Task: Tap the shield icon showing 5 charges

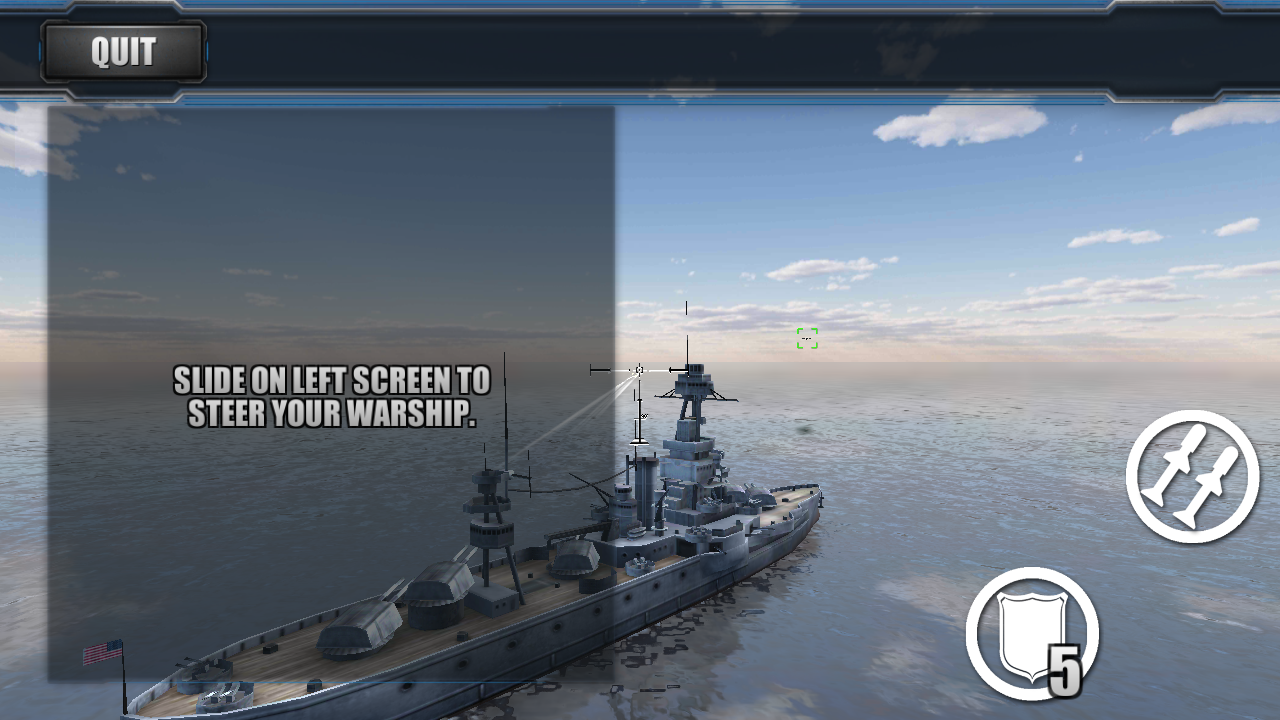Action: 1032,630
